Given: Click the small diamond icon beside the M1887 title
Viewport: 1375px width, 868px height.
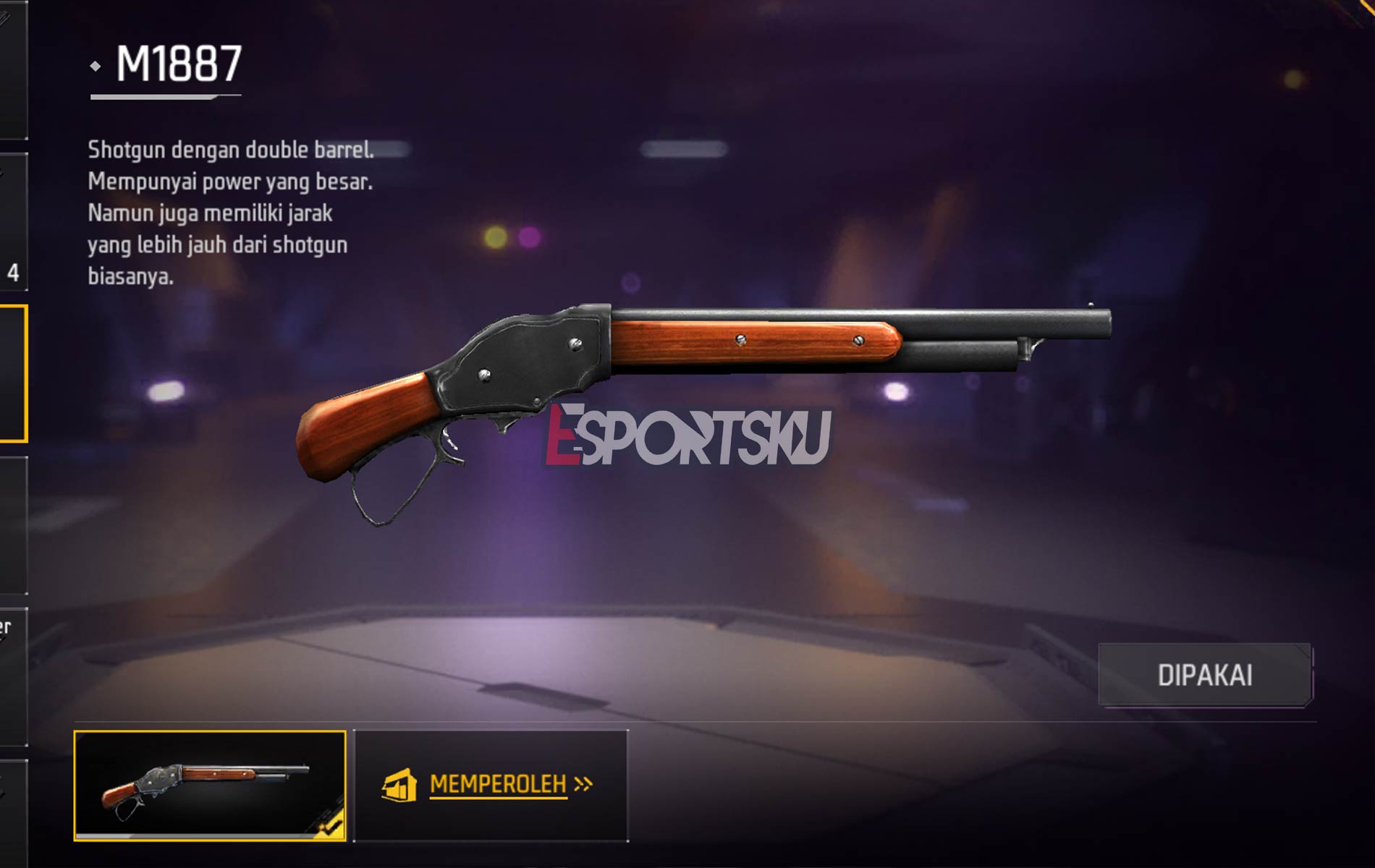Looking at the screenshot, I should click(95, 66).
